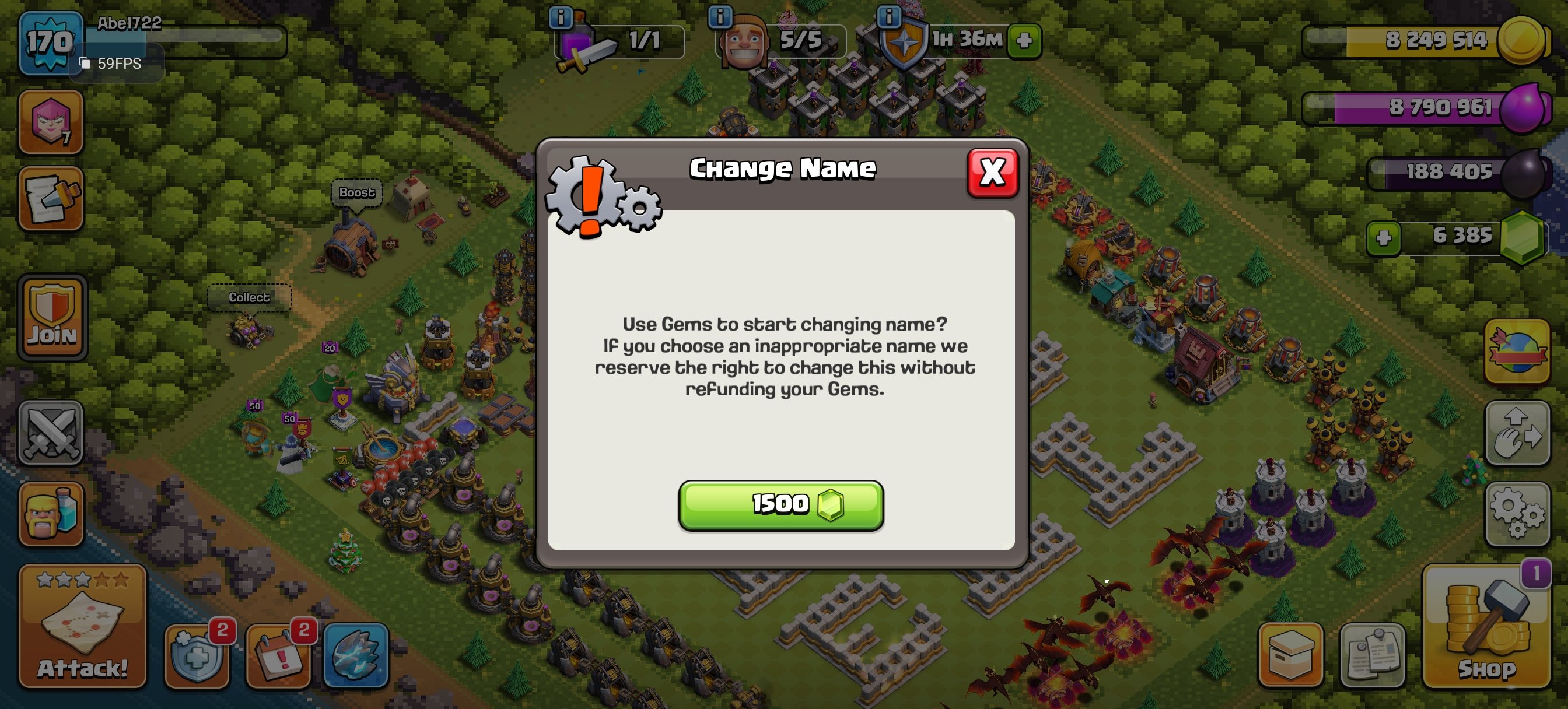The image size is (1568, 709).
Task: Open the Clan War League globe icon
Action: pyautogui.click(x=1517, y=351)
